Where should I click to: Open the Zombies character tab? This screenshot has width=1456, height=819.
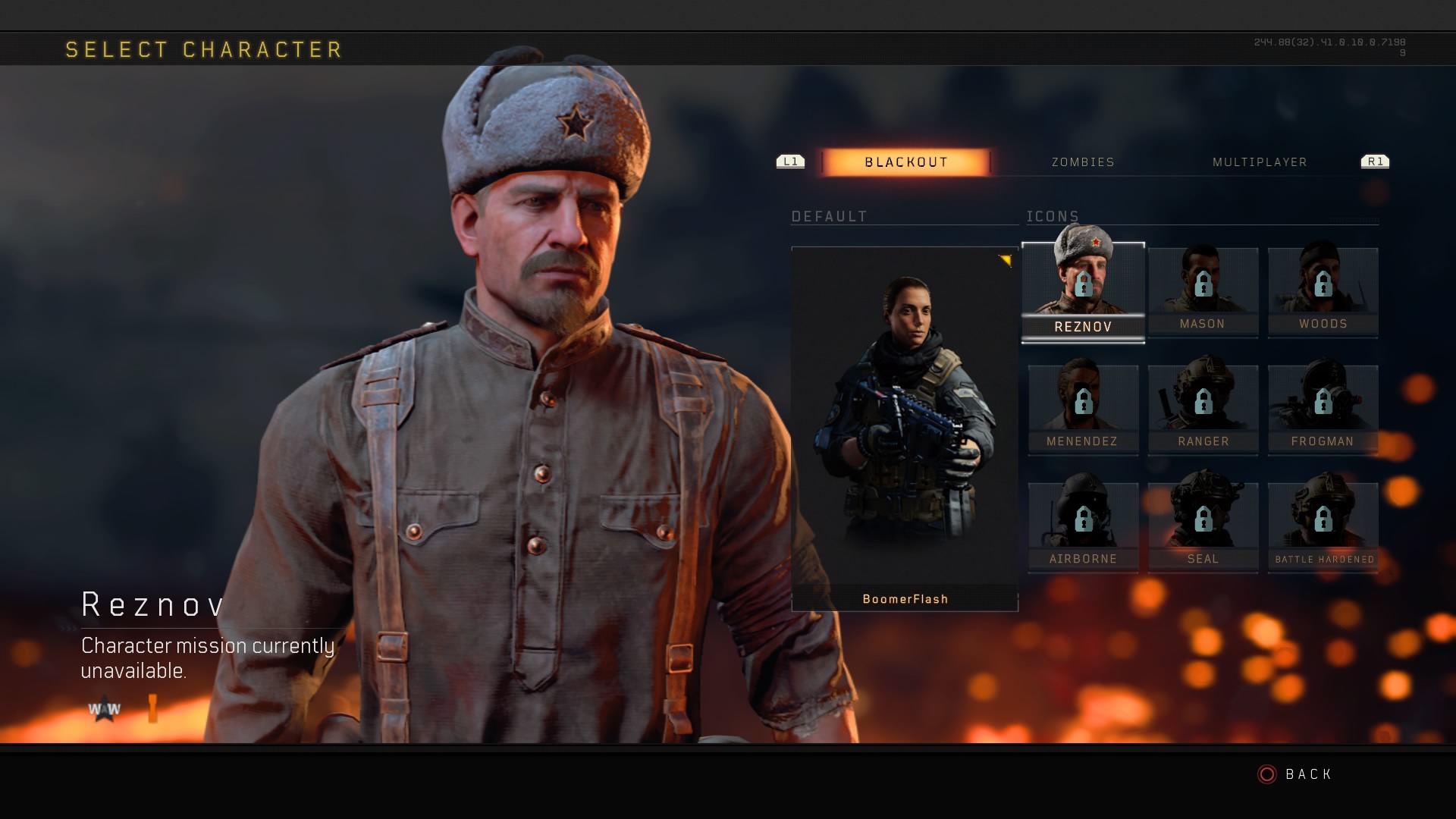pyautogui.click(x=1083, y=162)
